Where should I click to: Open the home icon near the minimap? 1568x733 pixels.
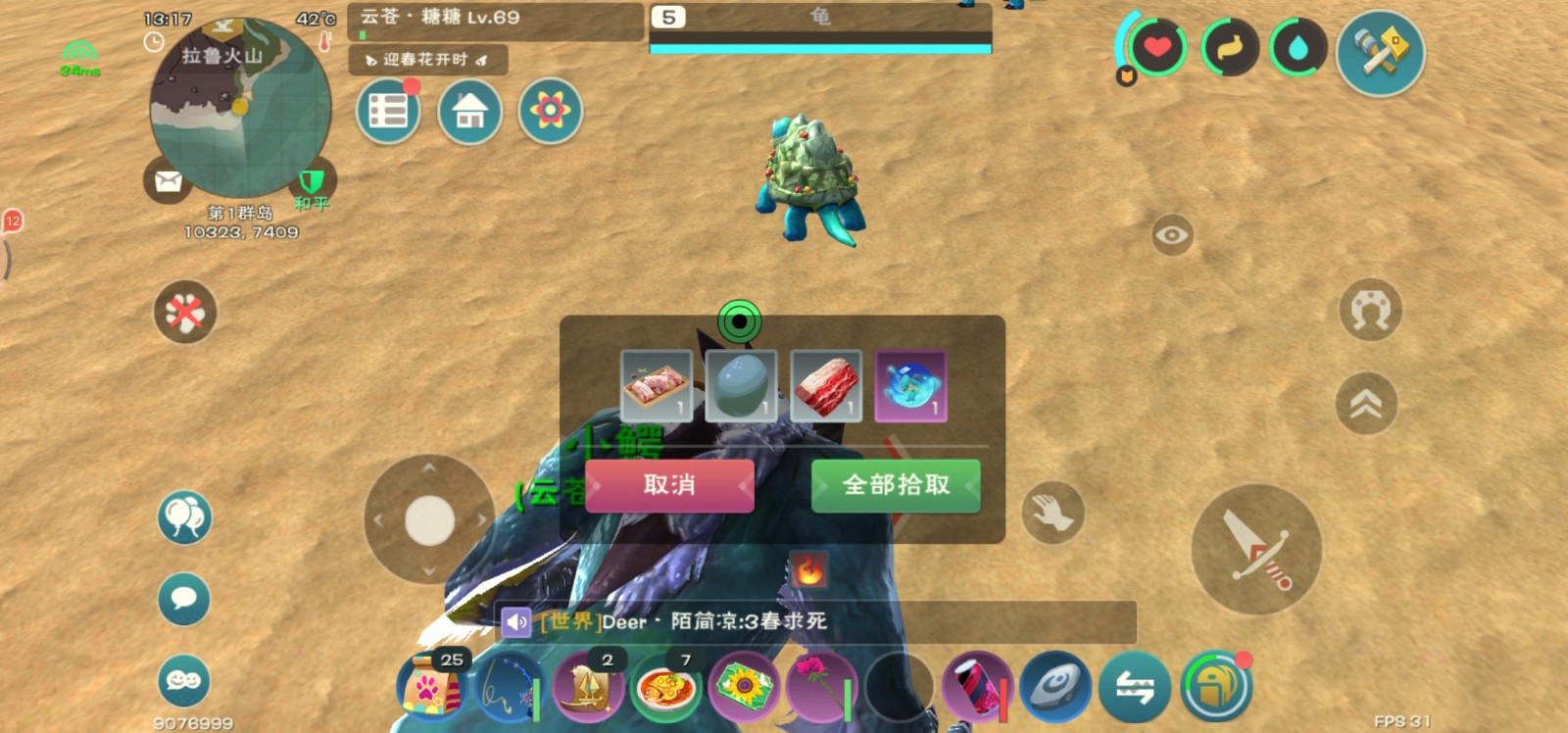pyautogui.click(x=468, y=112)
